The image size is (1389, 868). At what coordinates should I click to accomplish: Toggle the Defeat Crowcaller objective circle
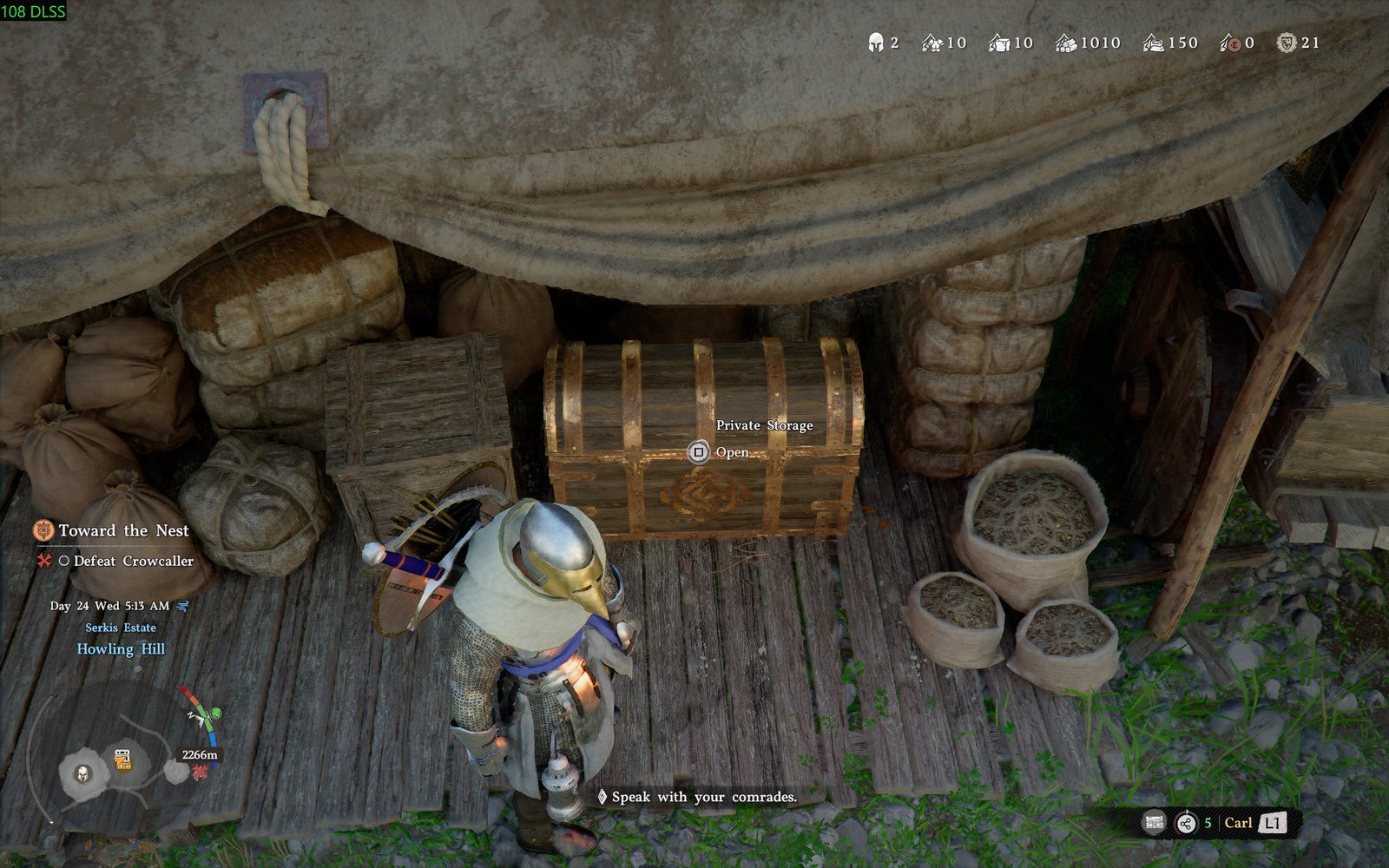tap(64, 562)
